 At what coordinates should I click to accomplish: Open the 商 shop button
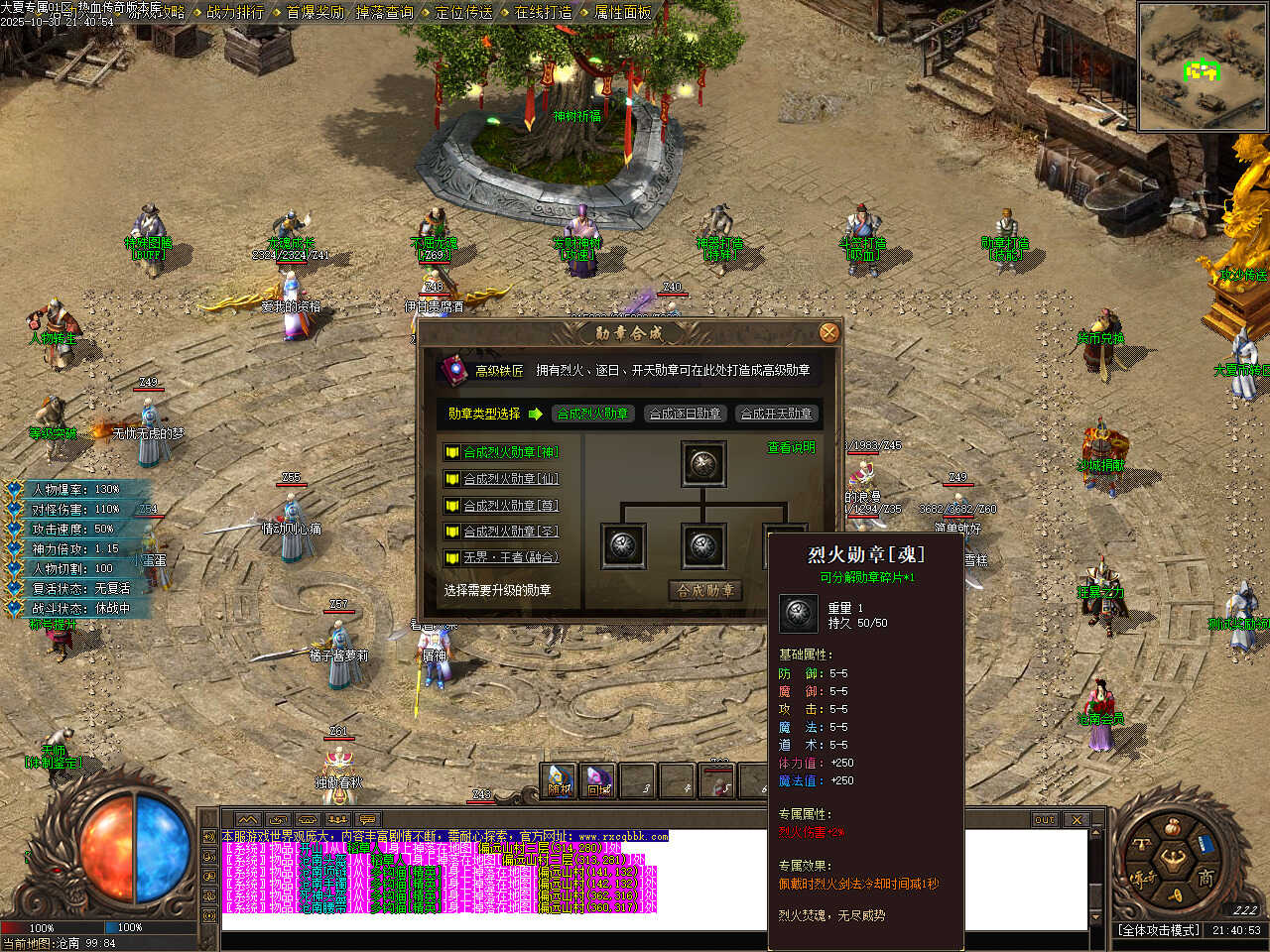1206,878
